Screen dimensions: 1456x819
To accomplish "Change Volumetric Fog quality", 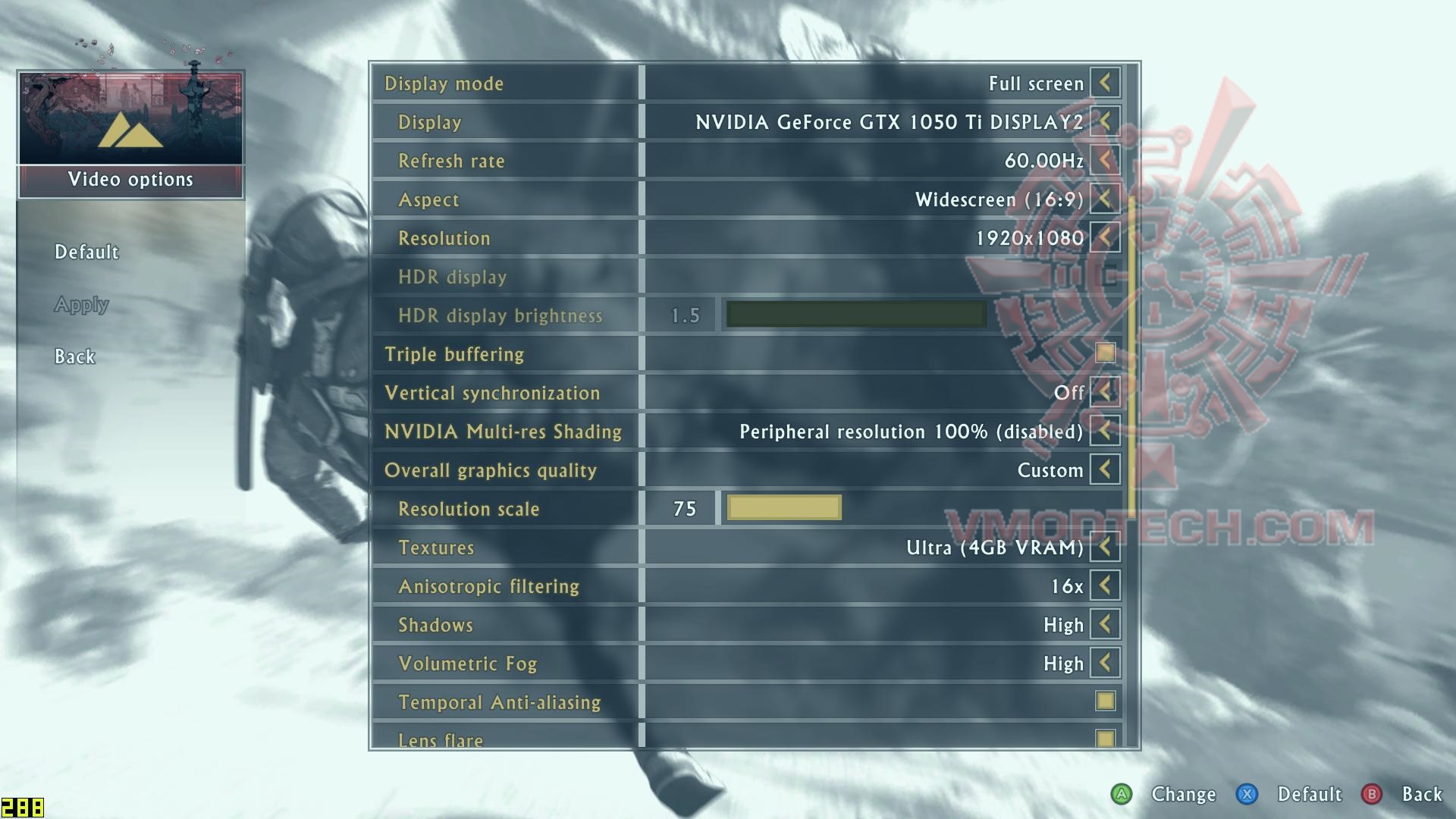I will (x=1105, y=663).
